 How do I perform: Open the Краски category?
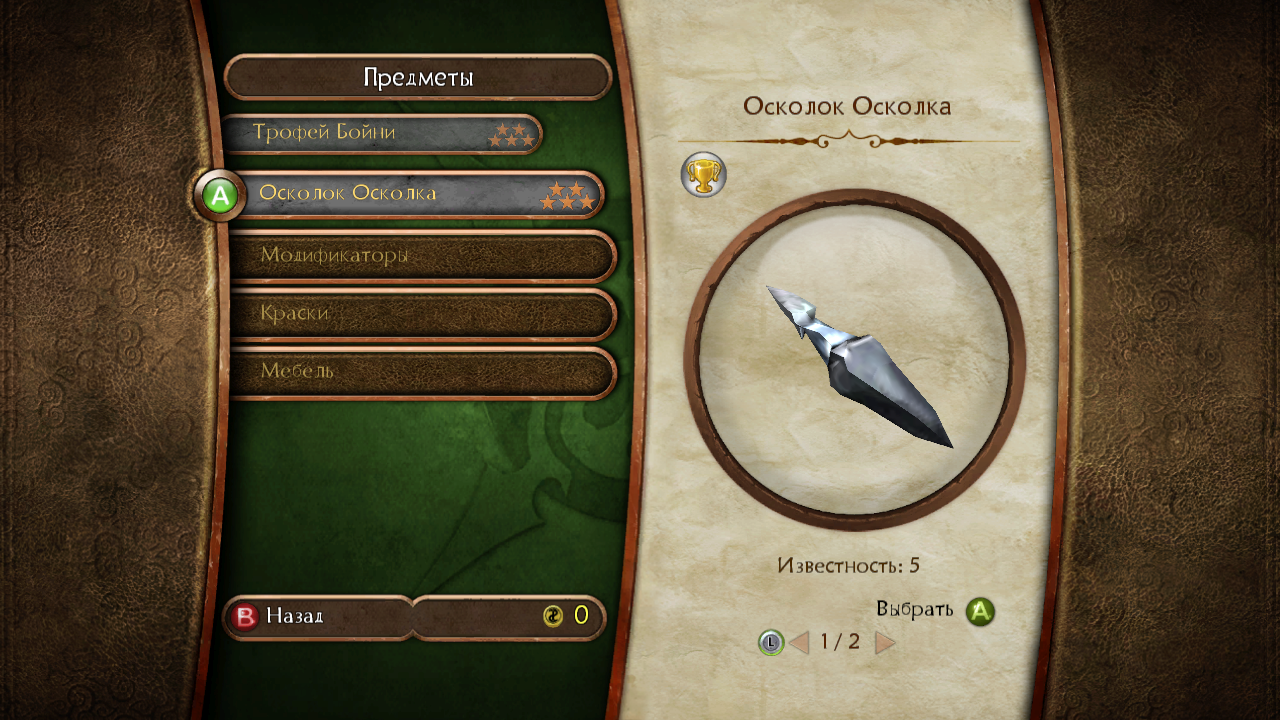(x=420, y=314)
